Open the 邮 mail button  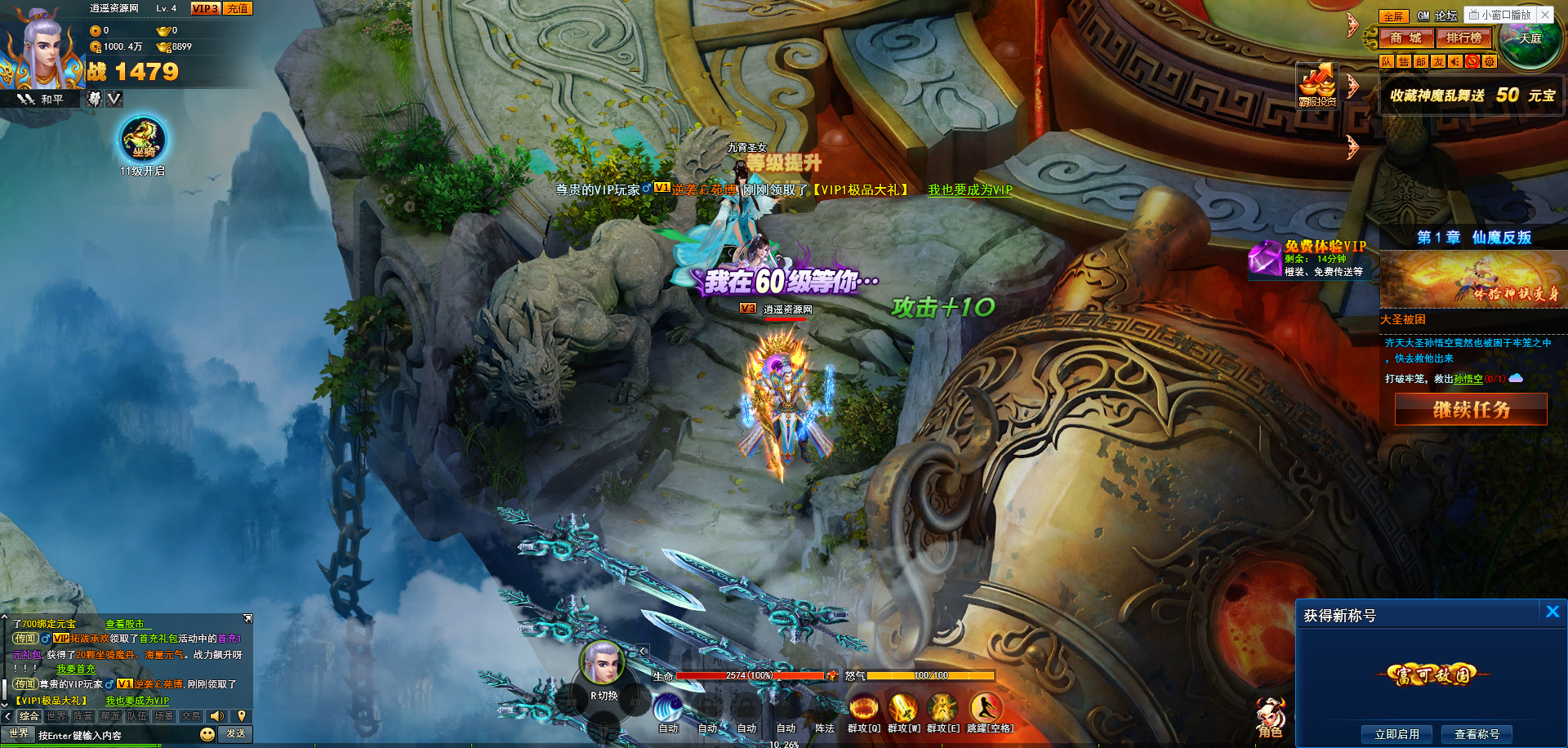click(1421, 61)
